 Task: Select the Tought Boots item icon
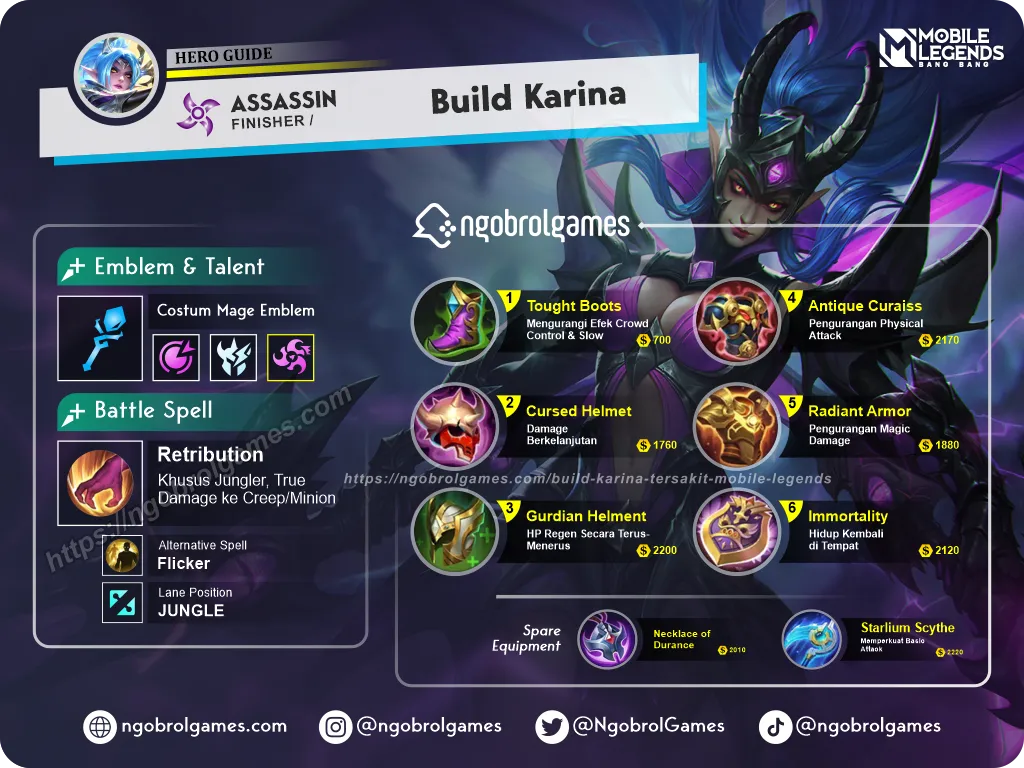(x=454, y=319)
